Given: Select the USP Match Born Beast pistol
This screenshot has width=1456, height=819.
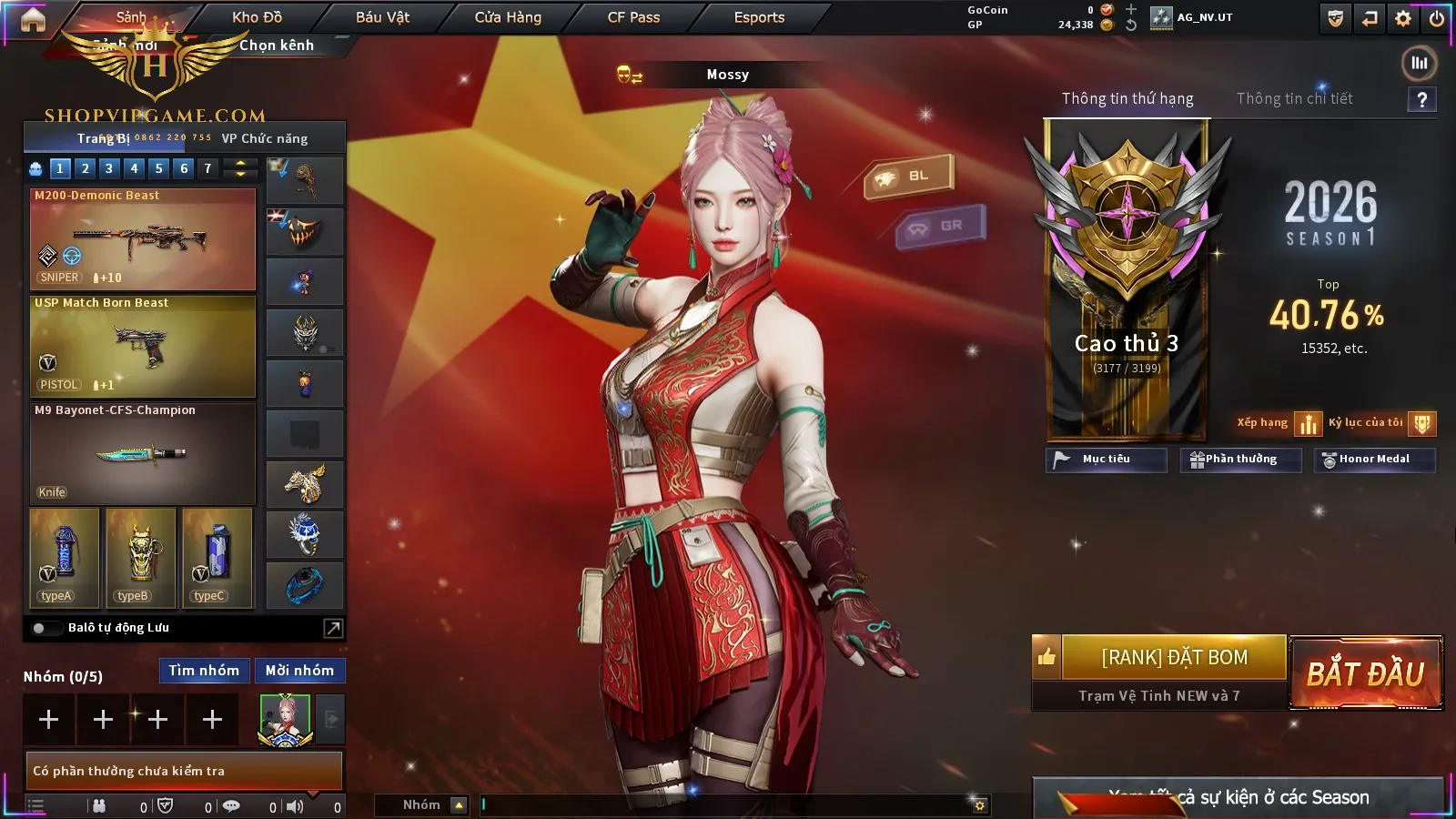Looking at the screenshot, I should coord(143,347).
